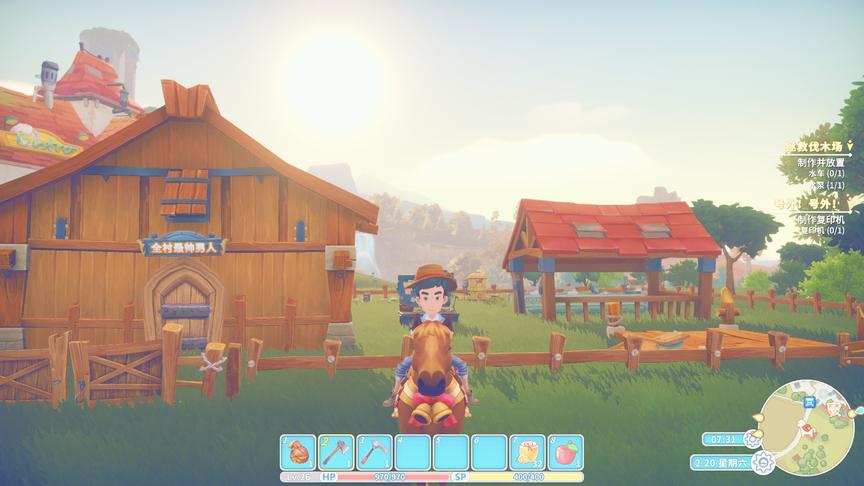Viewport: 864px width, 486px height.
Task: Click the gear icon beside the date
Action: (764, 462)
